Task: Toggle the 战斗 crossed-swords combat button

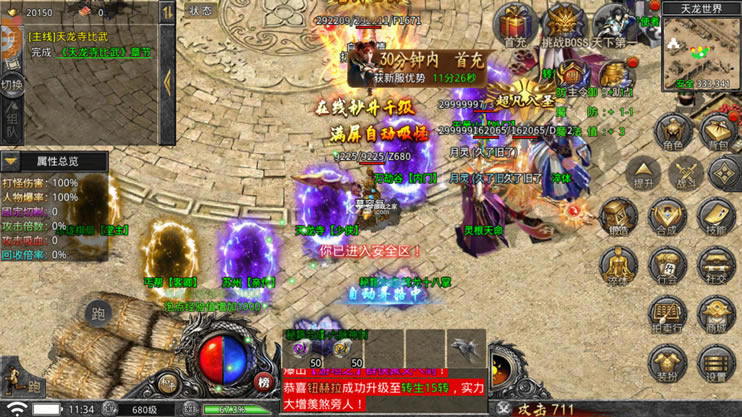Action: (x=686, y=173)
